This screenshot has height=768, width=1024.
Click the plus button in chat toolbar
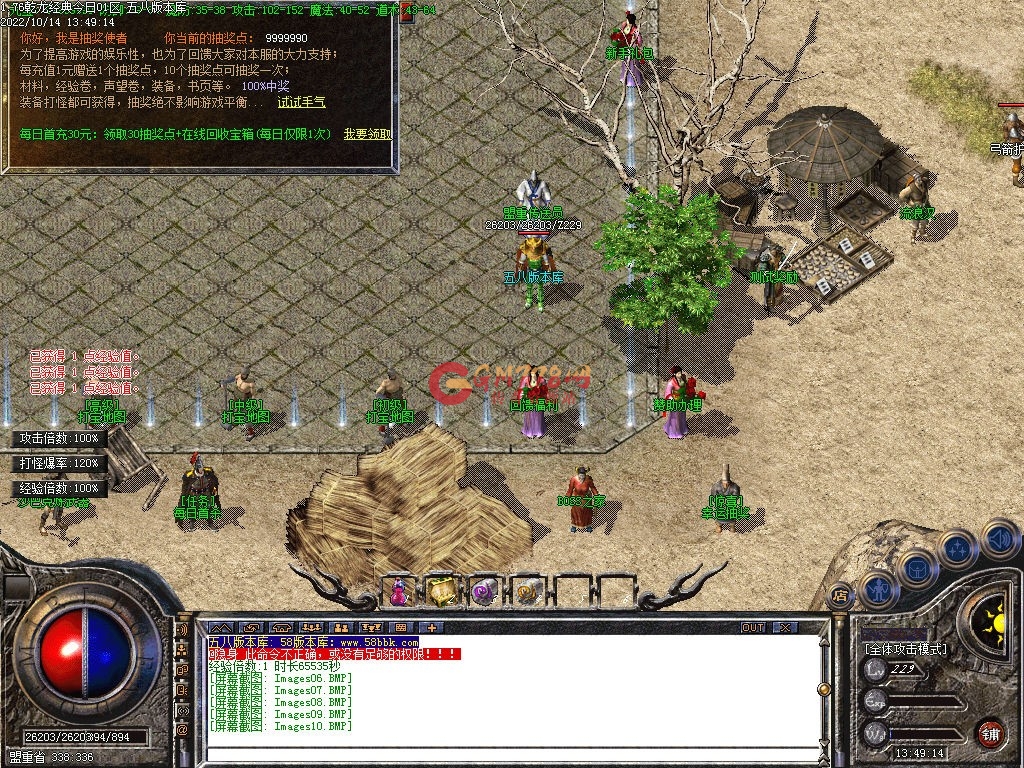(x=431, y=628)
